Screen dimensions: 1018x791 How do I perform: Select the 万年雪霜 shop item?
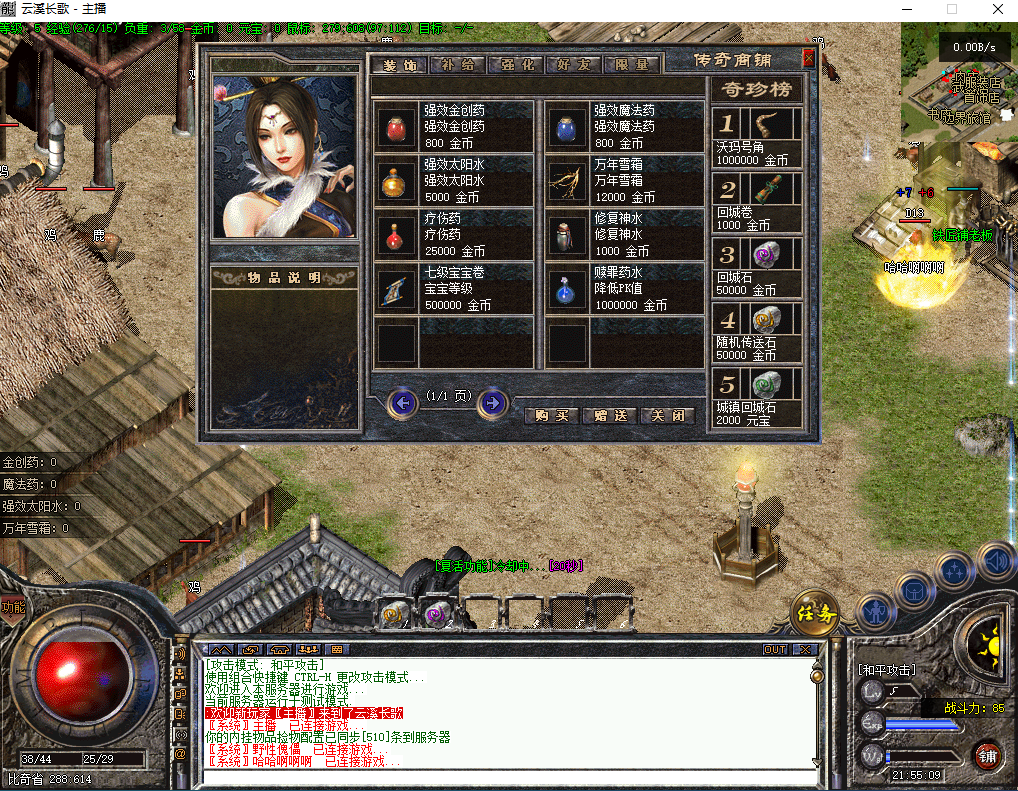(x=565, y=181)
